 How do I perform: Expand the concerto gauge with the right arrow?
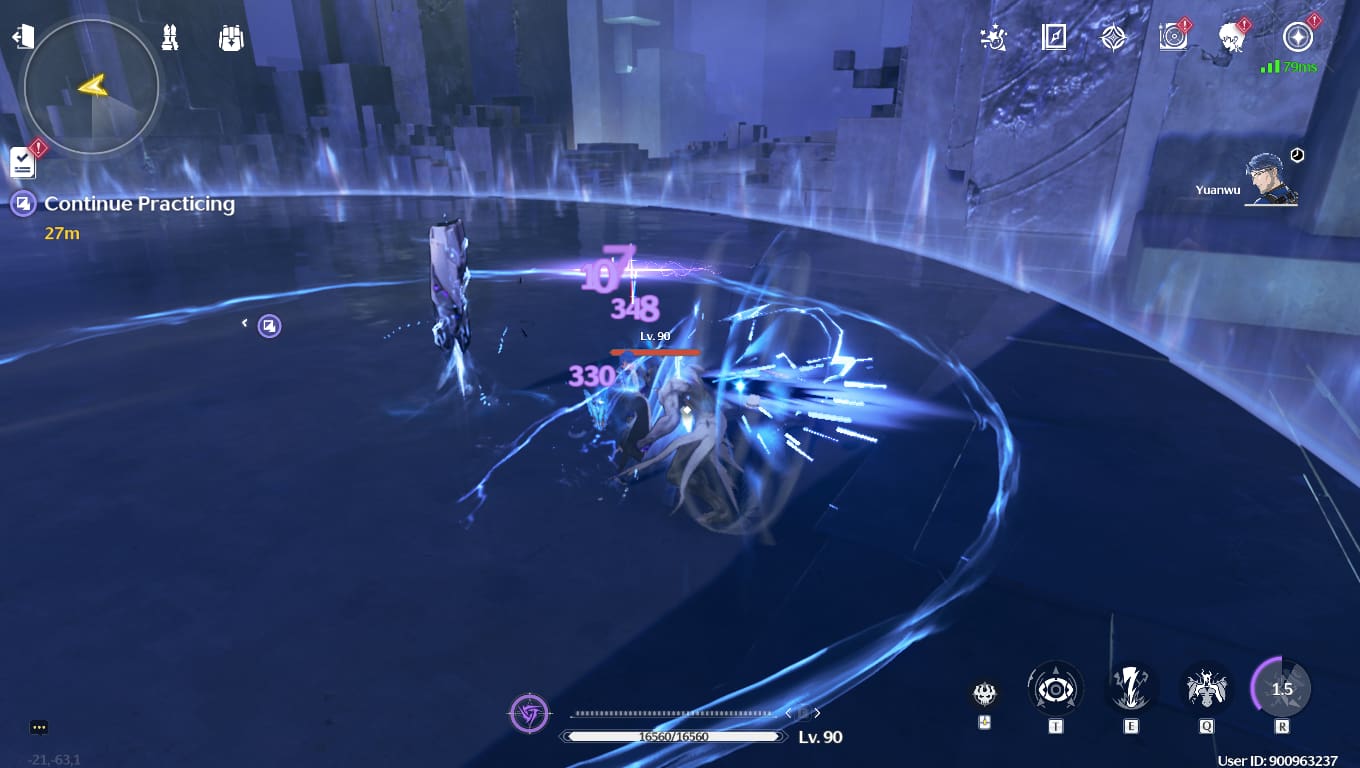[817, 713]
